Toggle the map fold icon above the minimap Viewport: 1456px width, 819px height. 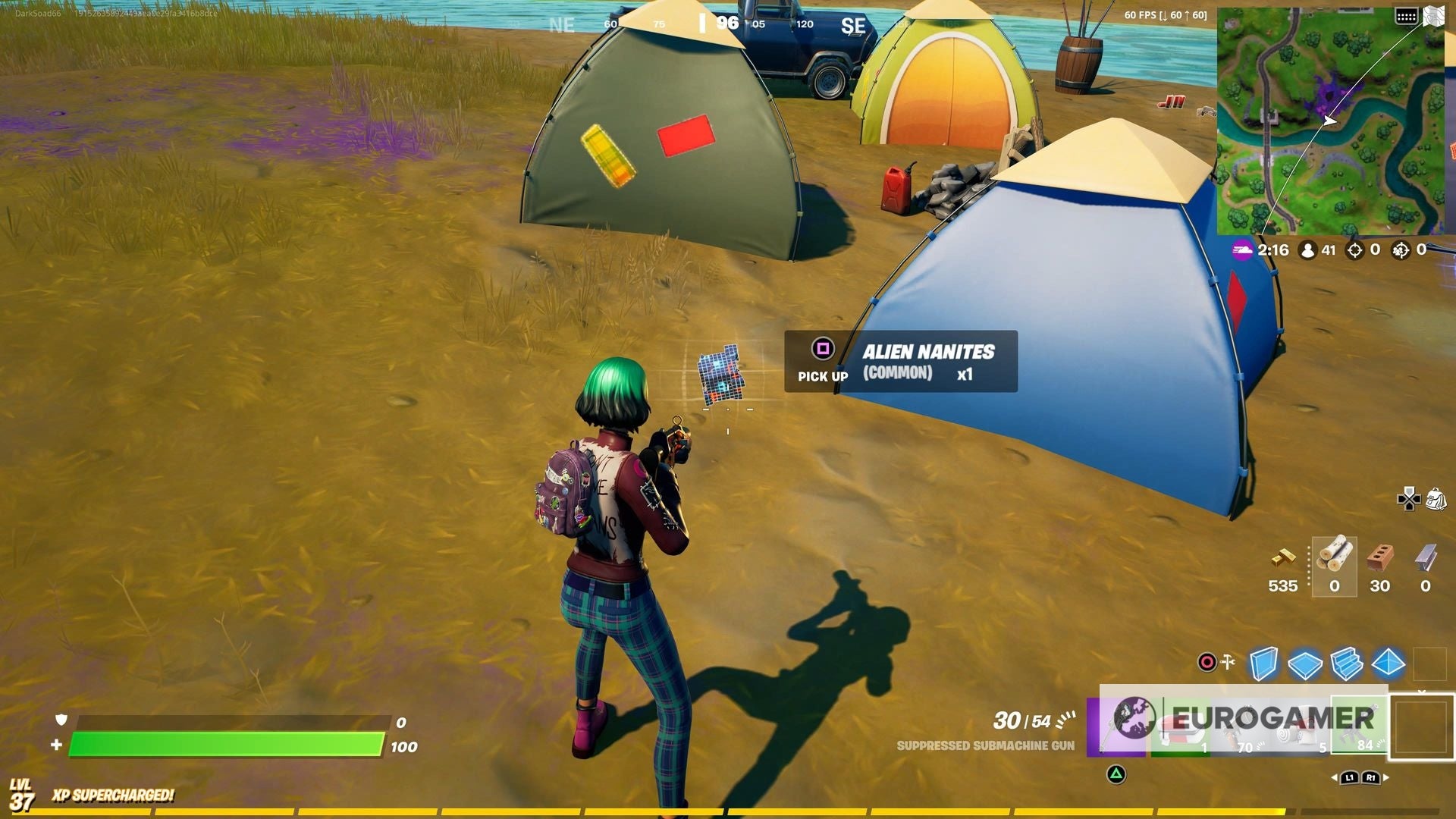click(1433, 16)
